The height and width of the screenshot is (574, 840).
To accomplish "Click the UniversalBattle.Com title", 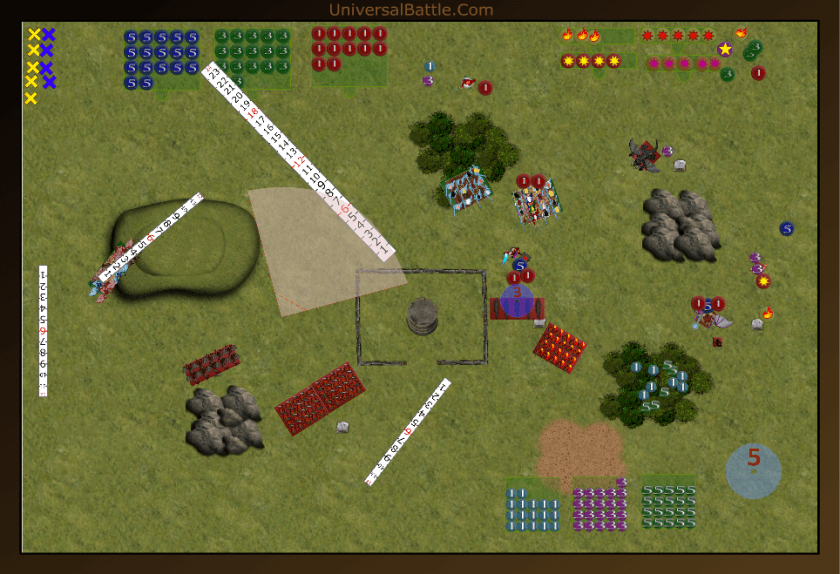I will coord(411,10).
